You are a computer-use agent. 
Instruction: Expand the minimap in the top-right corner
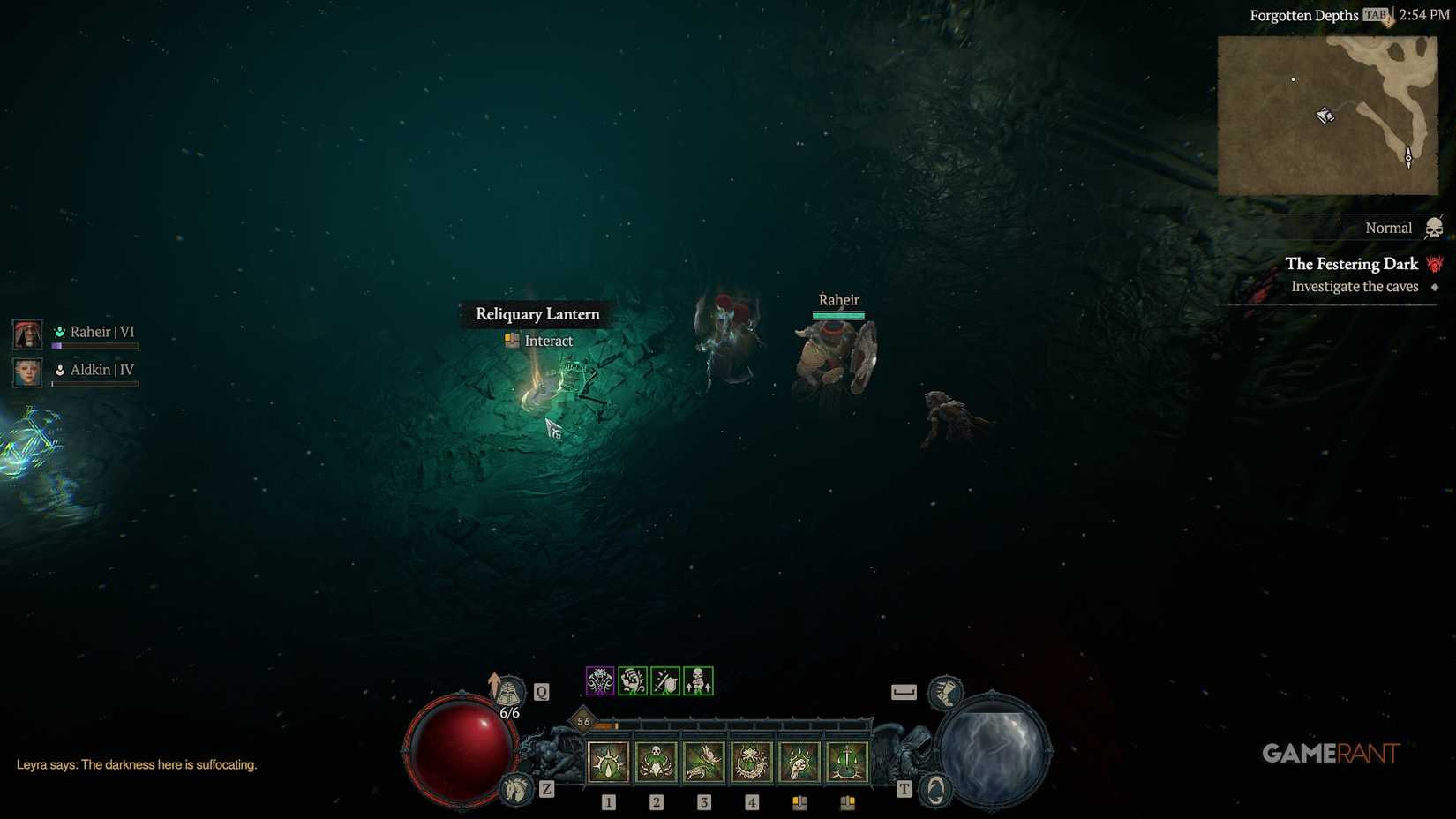(1325, 115)
